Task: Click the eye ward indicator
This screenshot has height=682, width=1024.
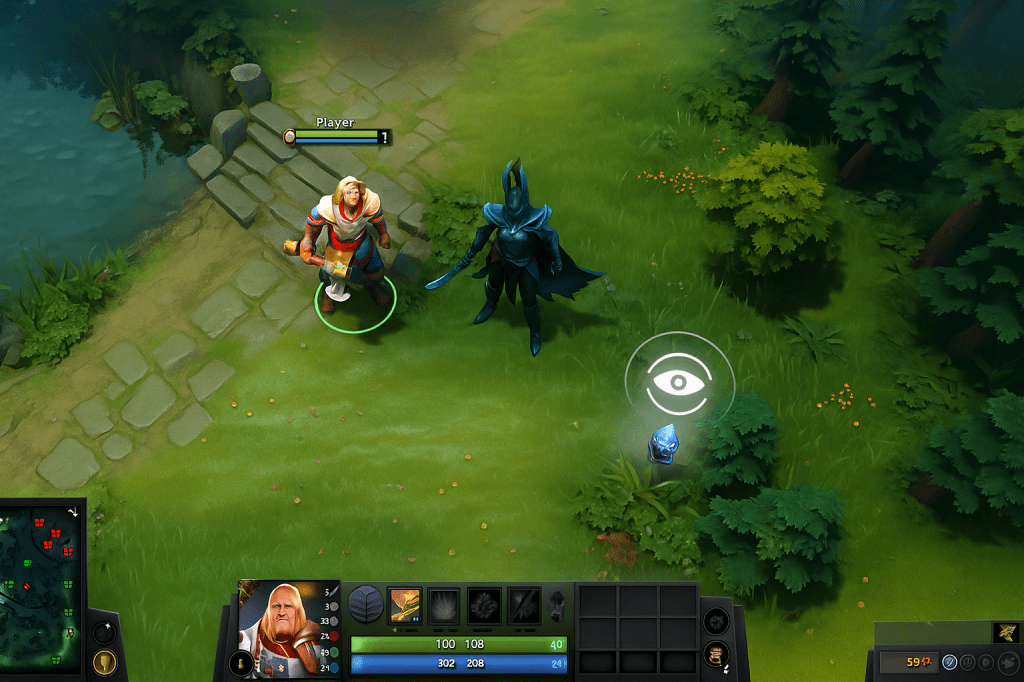Action: [679, 381]
